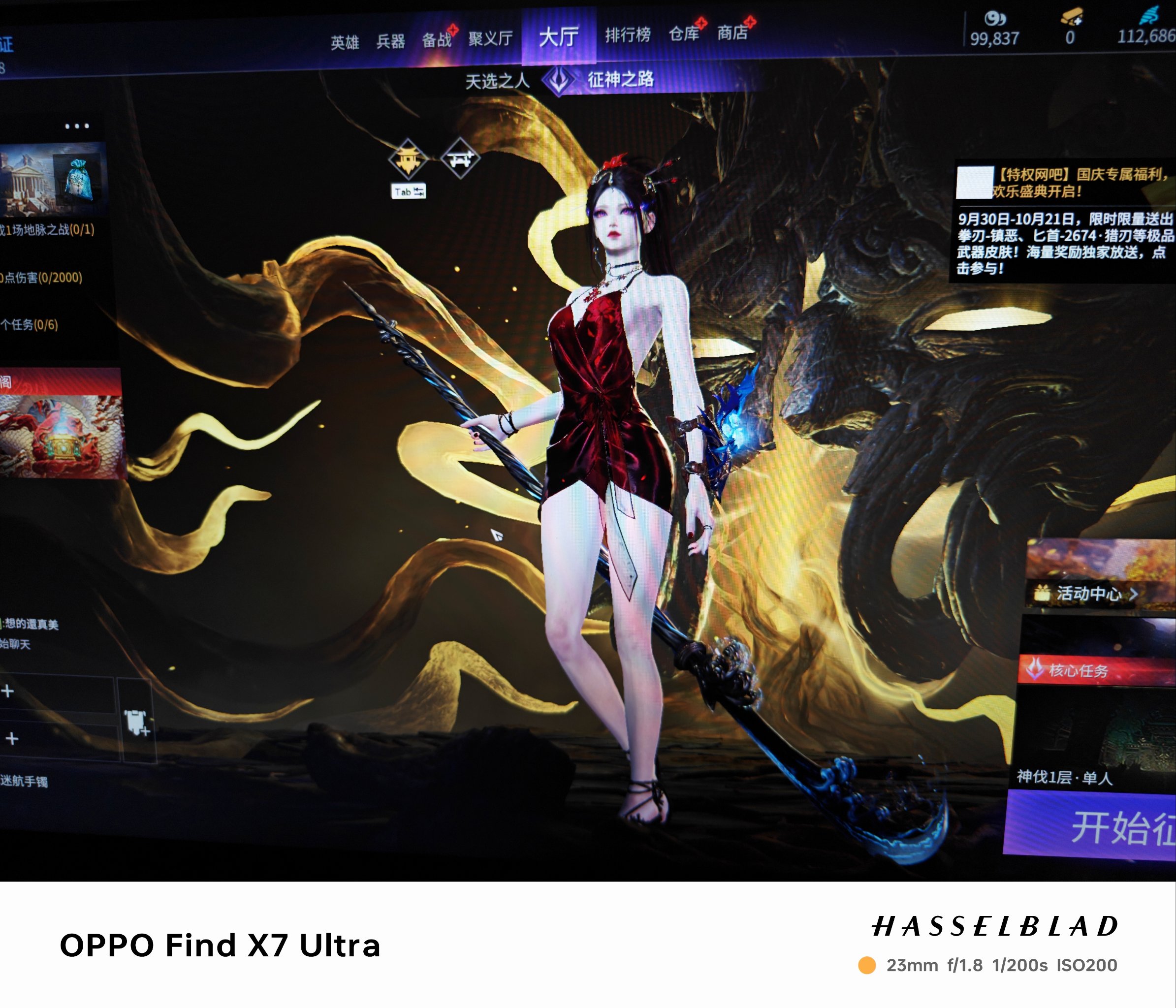Open the three-dots more menu
The image size is (1176, 1008).
77,126
